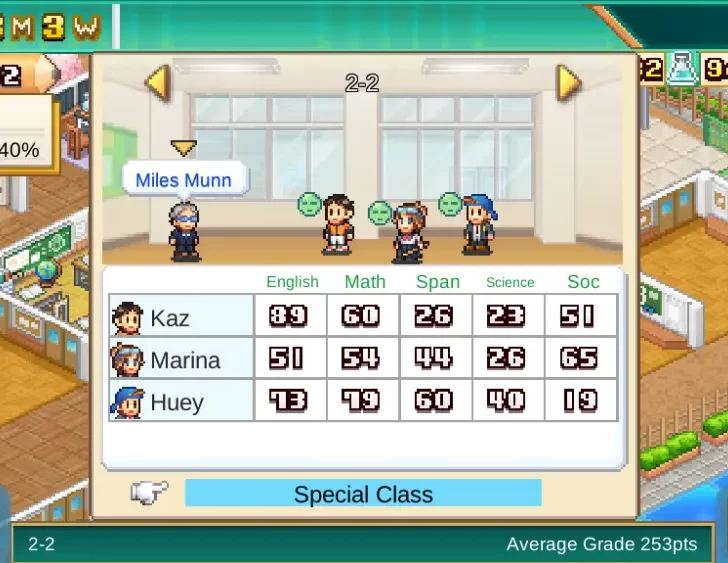
Task: Choose the Special Class option
Action: (363, 494)
